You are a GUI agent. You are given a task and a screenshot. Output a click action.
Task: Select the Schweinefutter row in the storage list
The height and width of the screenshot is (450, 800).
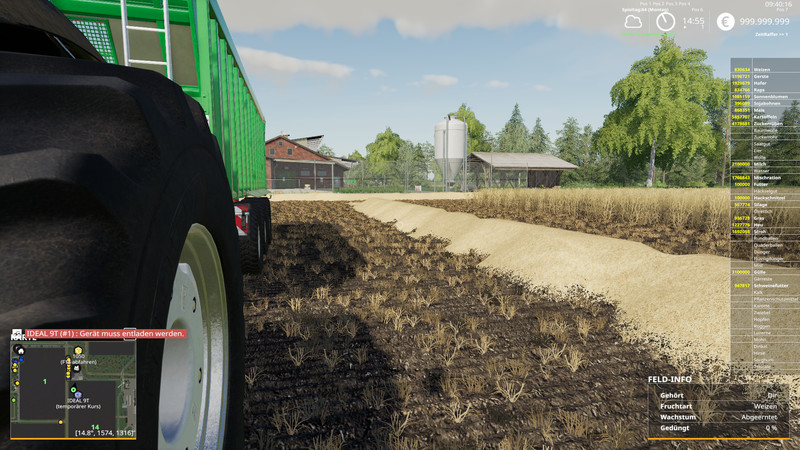pos(764,285)
